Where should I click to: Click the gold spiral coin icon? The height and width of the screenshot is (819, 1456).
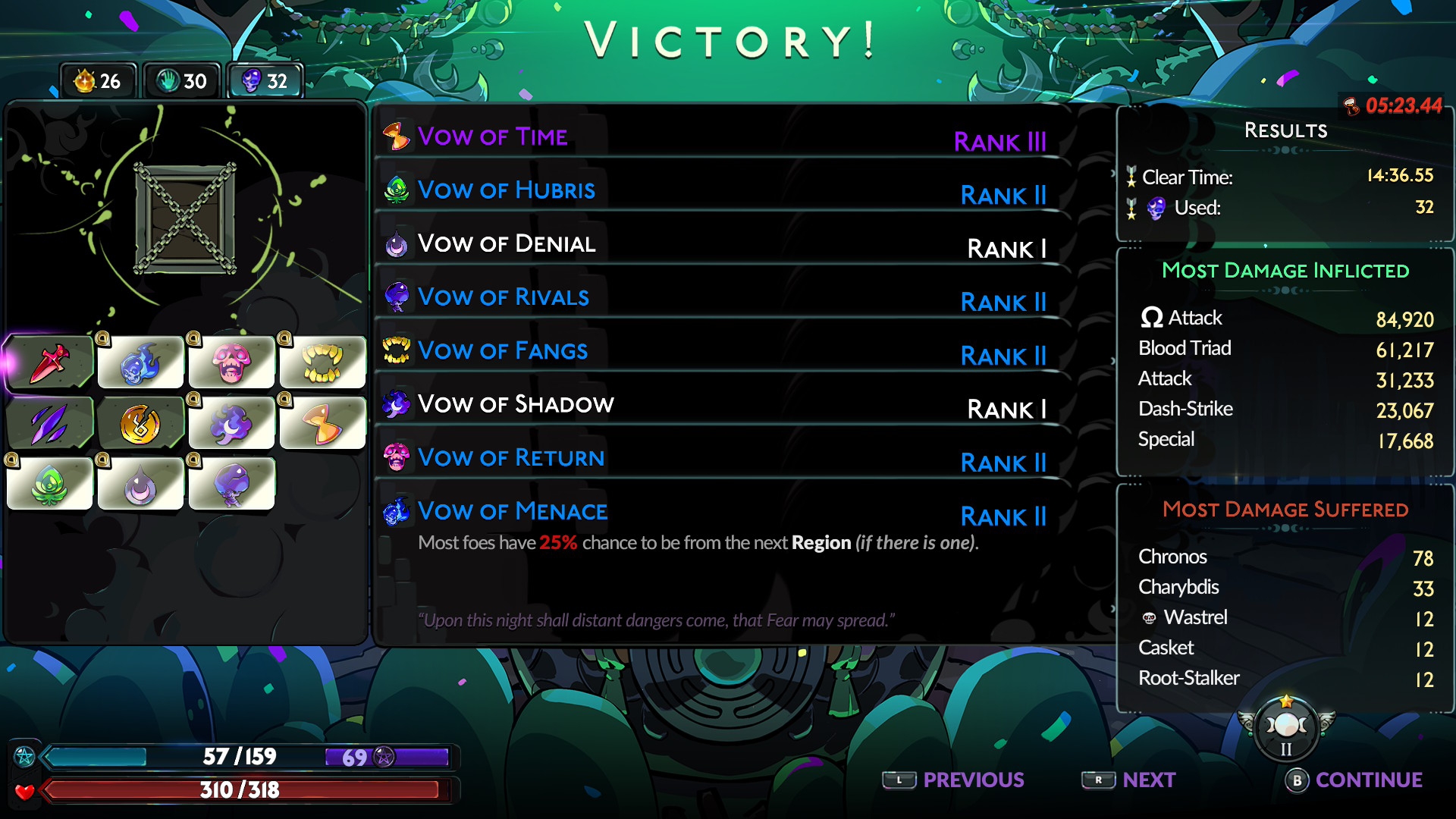click(140, 423)
